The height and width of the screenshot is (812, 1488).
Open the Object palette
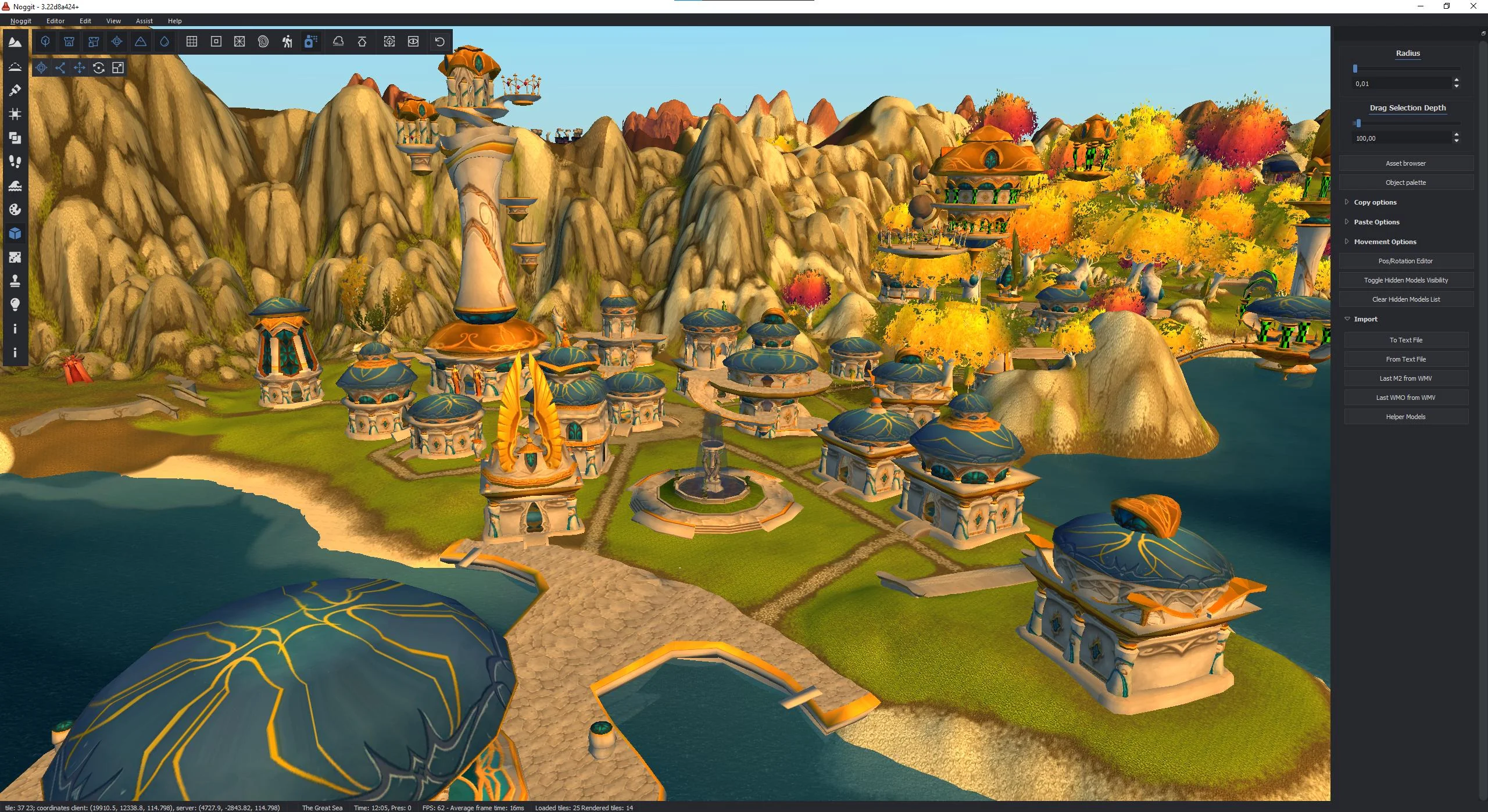(x=1405, y=183)
